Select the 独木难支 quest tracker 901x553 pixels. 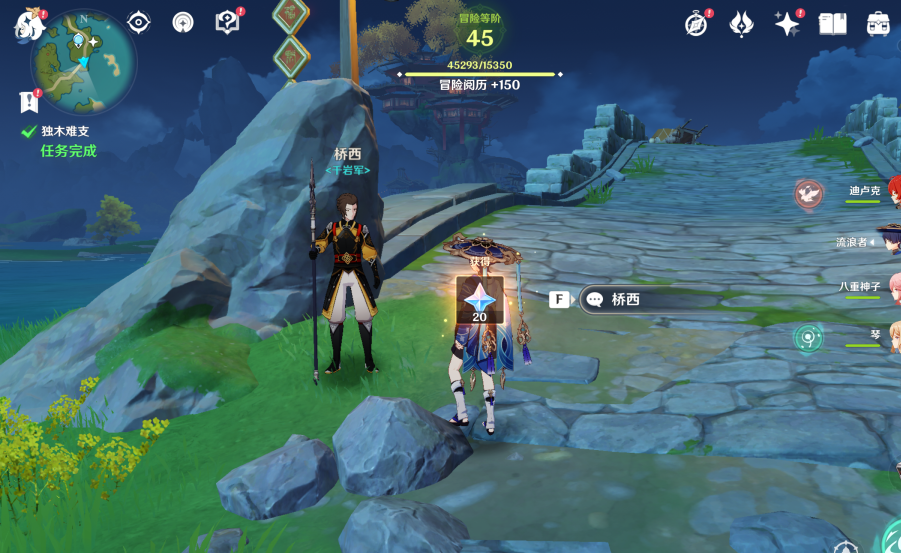point(66,131)
